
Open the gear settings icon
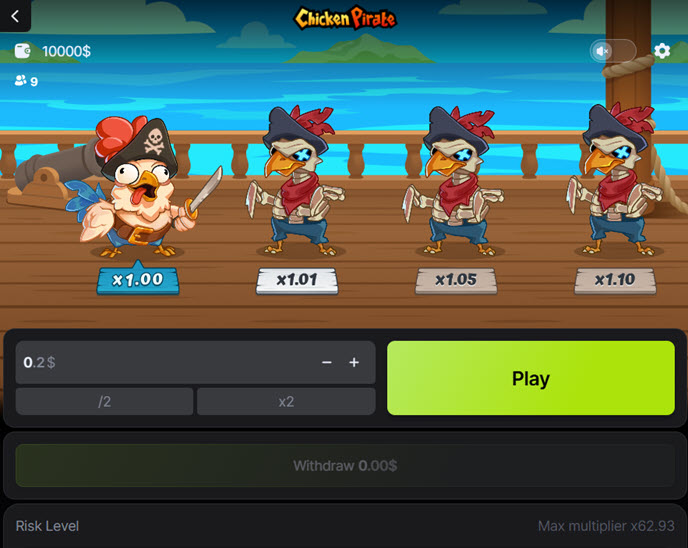tap(662, 51)
